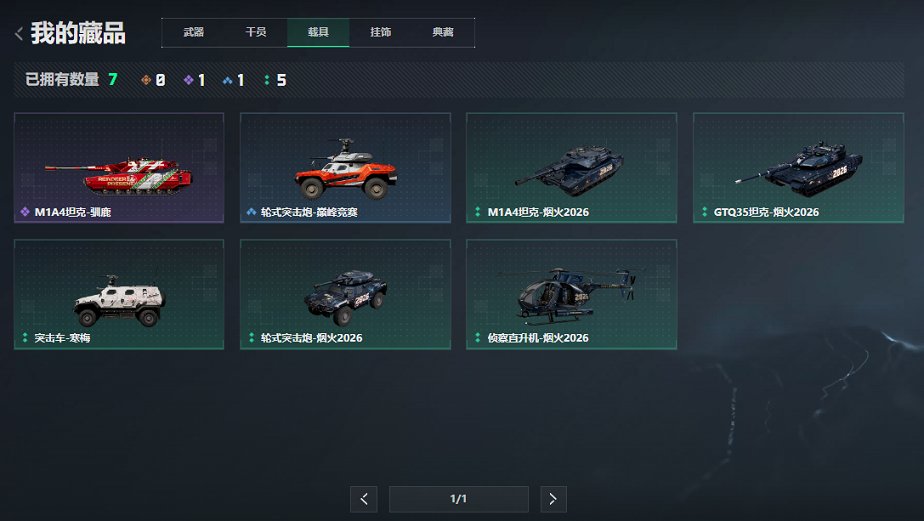Choose the 突击车-寒梅 white vehicle card
This screenshot has height=521, width=924.
pos(119,294)
